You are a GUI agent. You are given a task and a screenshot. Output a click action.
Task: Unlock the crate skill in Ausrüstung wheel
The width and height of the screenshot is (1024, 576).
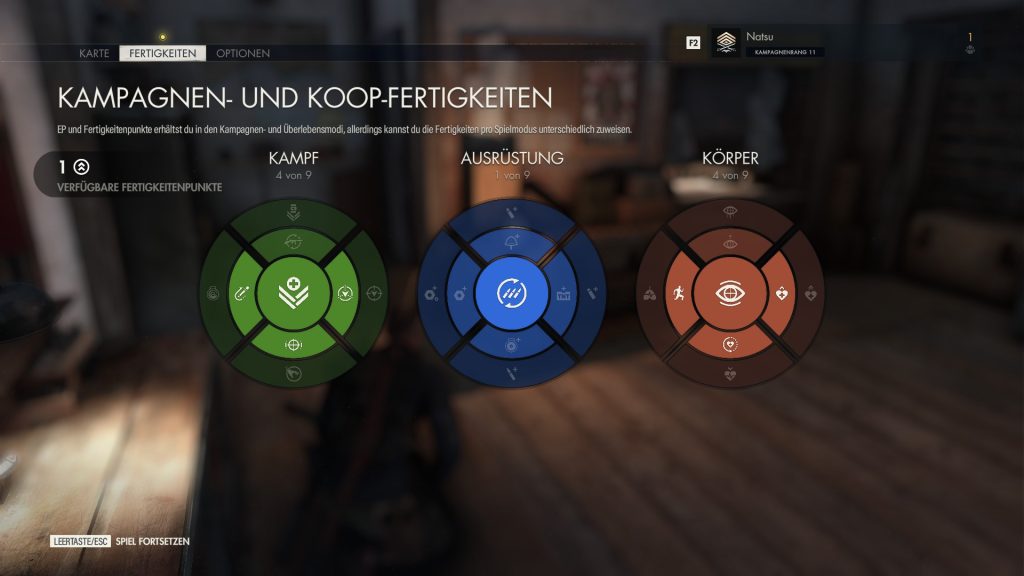click(x=561, y=294)
